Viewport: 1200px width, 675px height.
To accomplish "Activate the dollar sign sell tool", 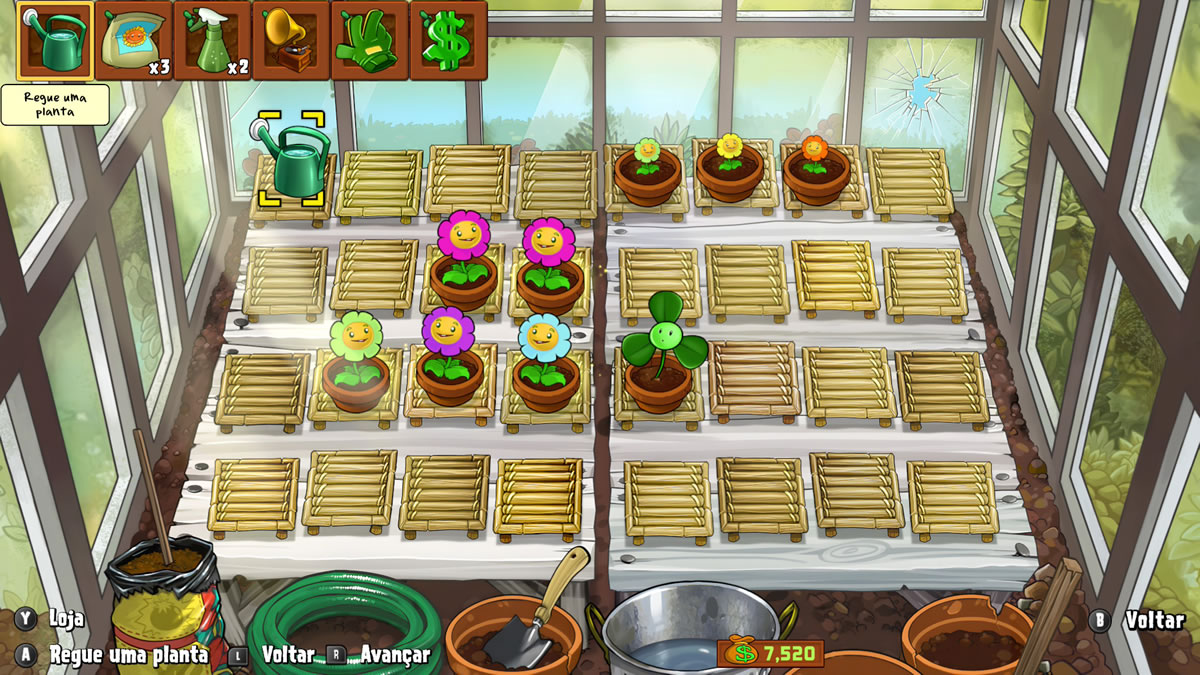I will (x=448, y=41).
